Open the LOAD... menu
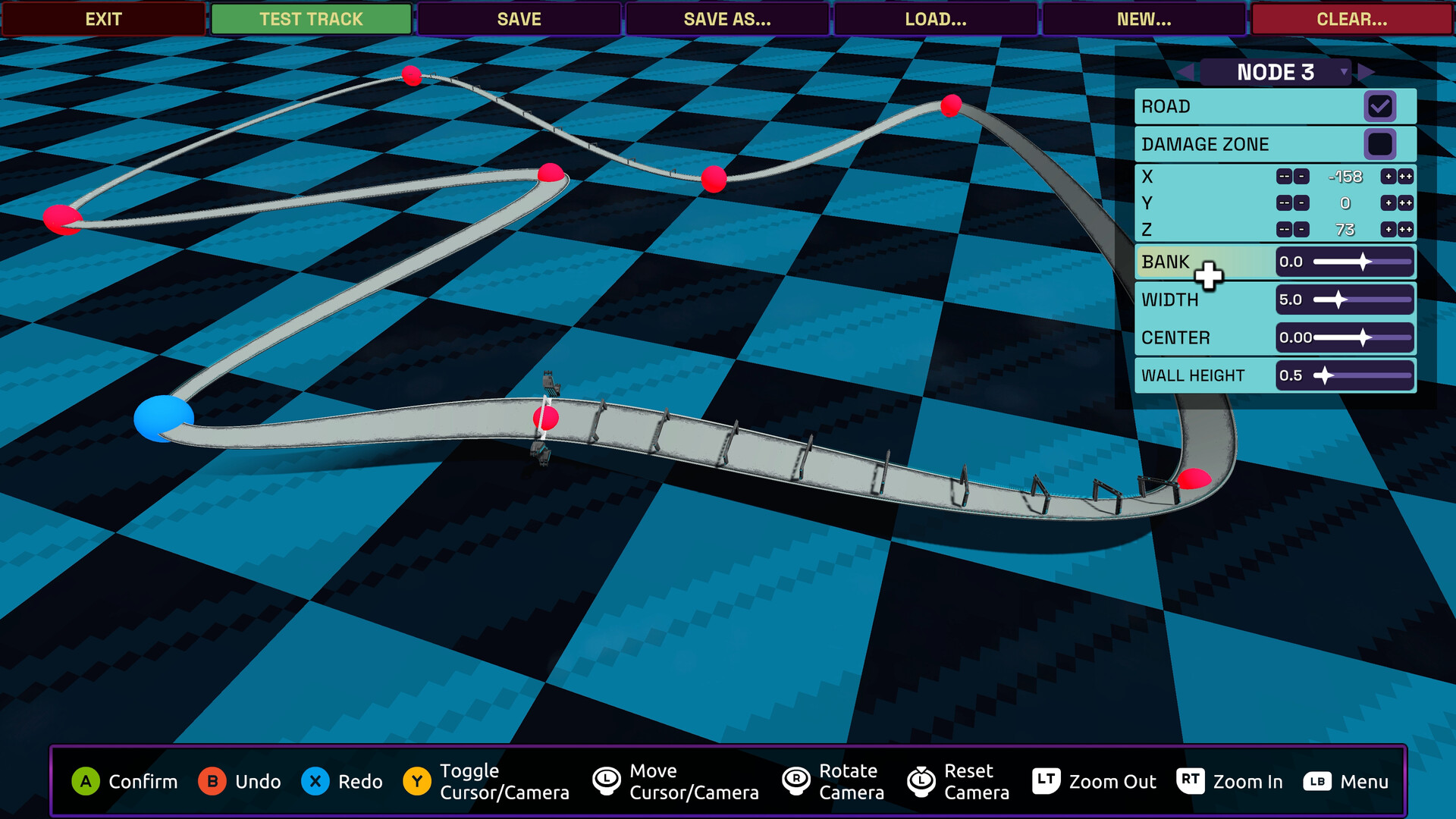The height and width of the screenshot is (819, 1456). [x=935, y=19]
